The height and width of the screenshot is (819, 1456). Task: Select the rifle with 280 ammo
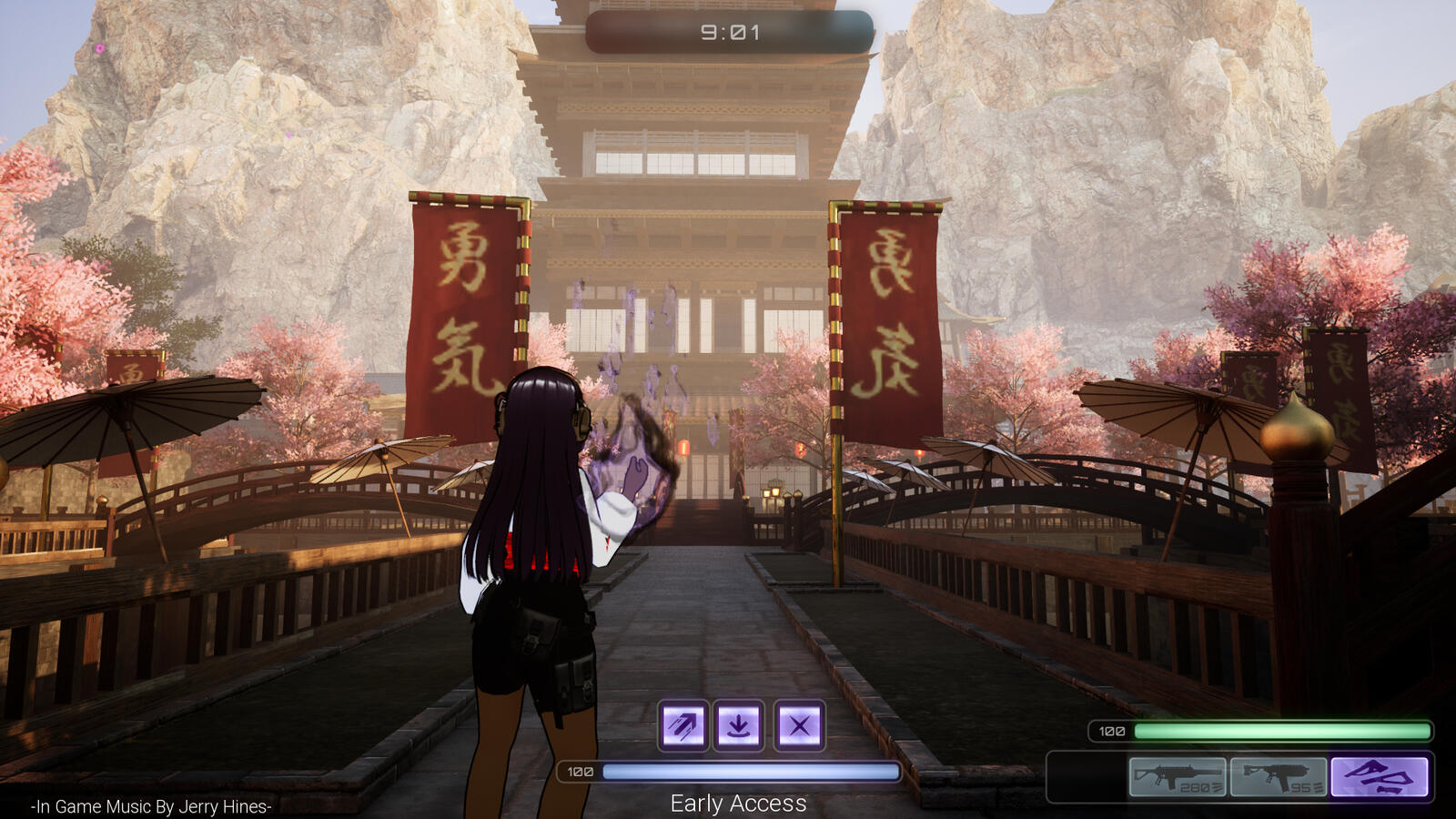click(1178, 777)
